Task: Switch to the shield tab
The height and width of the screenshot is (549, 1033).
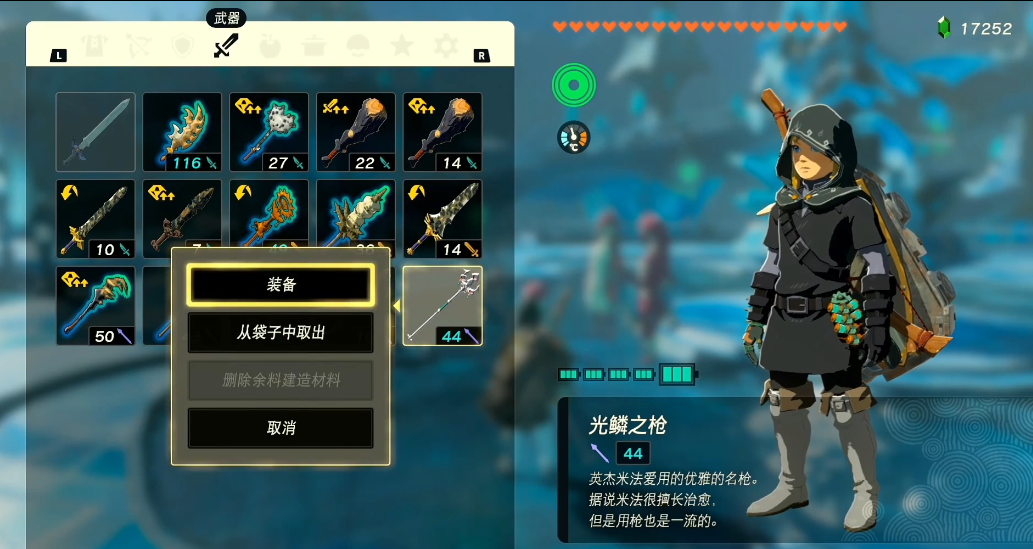Action: 182,46
